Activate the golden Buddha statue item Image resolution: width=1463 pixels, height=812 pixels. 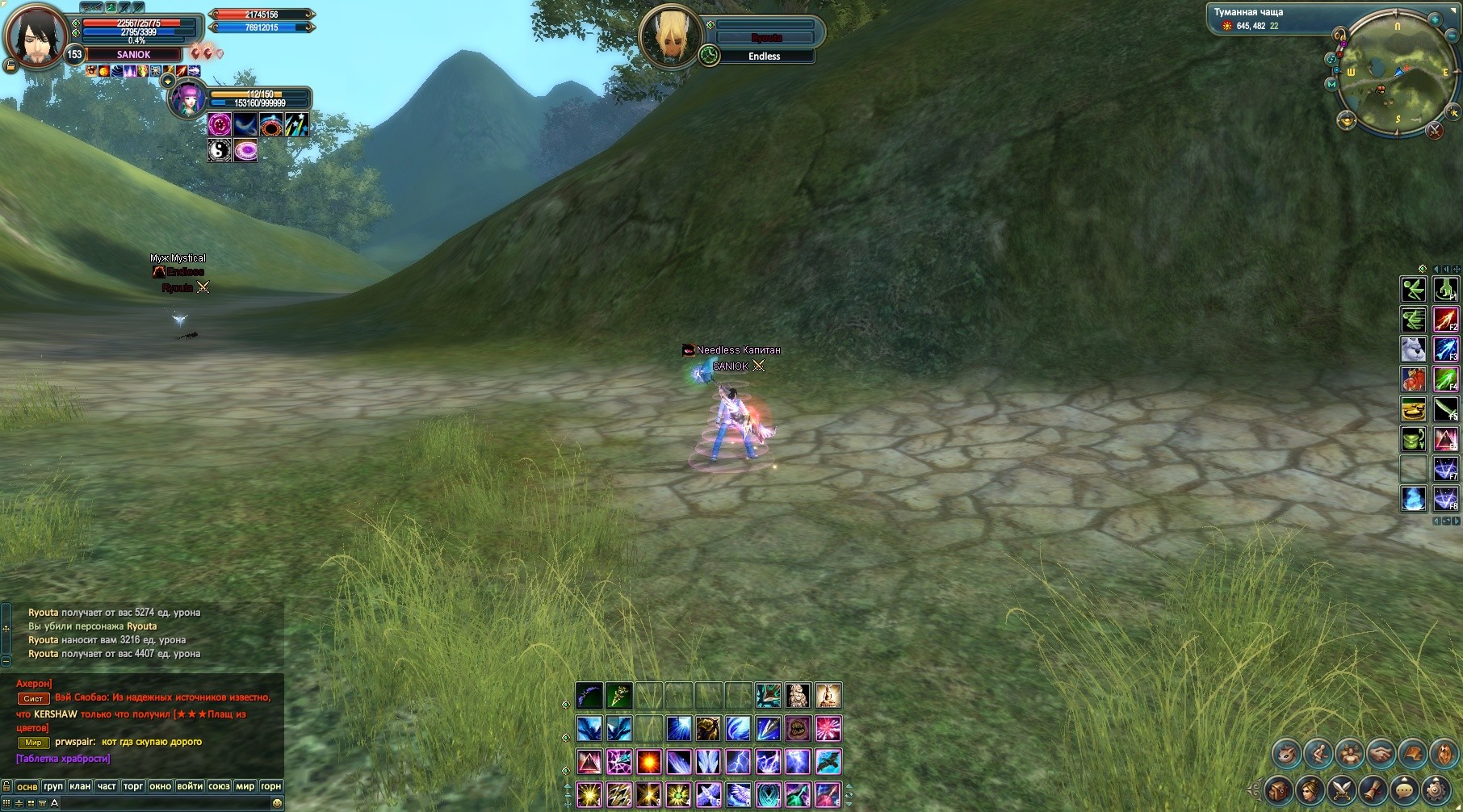tap(828, 696)
